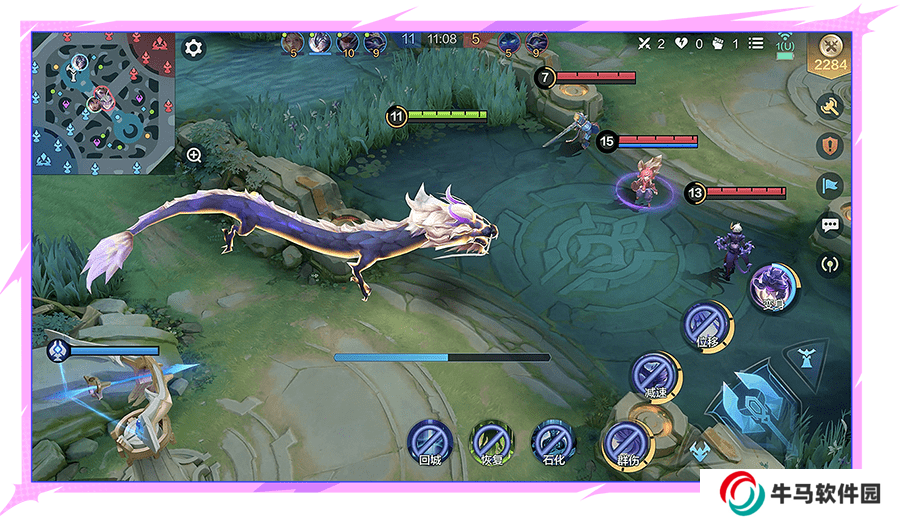Activate the 变身 ultimate skill
This screenshot has height=519, width=900.
tap(773, 286)
